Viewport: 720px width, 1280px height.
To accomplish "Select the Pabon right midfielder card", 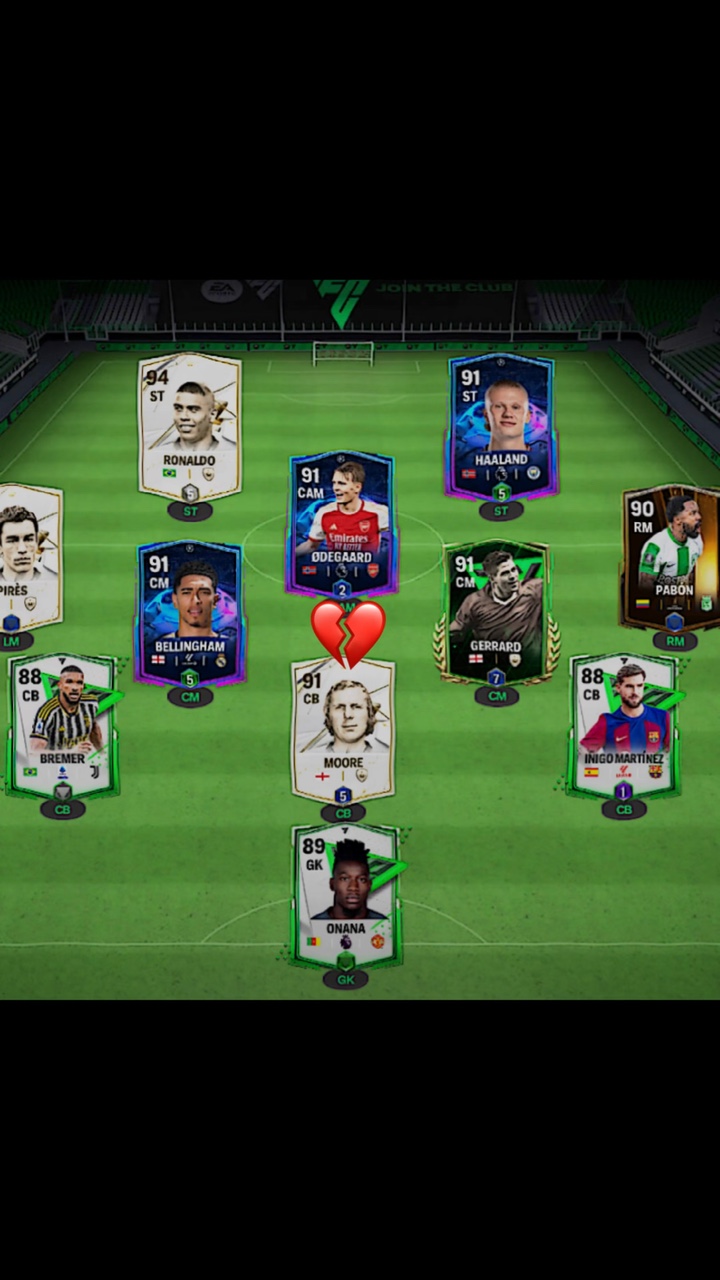I will 671,556.
